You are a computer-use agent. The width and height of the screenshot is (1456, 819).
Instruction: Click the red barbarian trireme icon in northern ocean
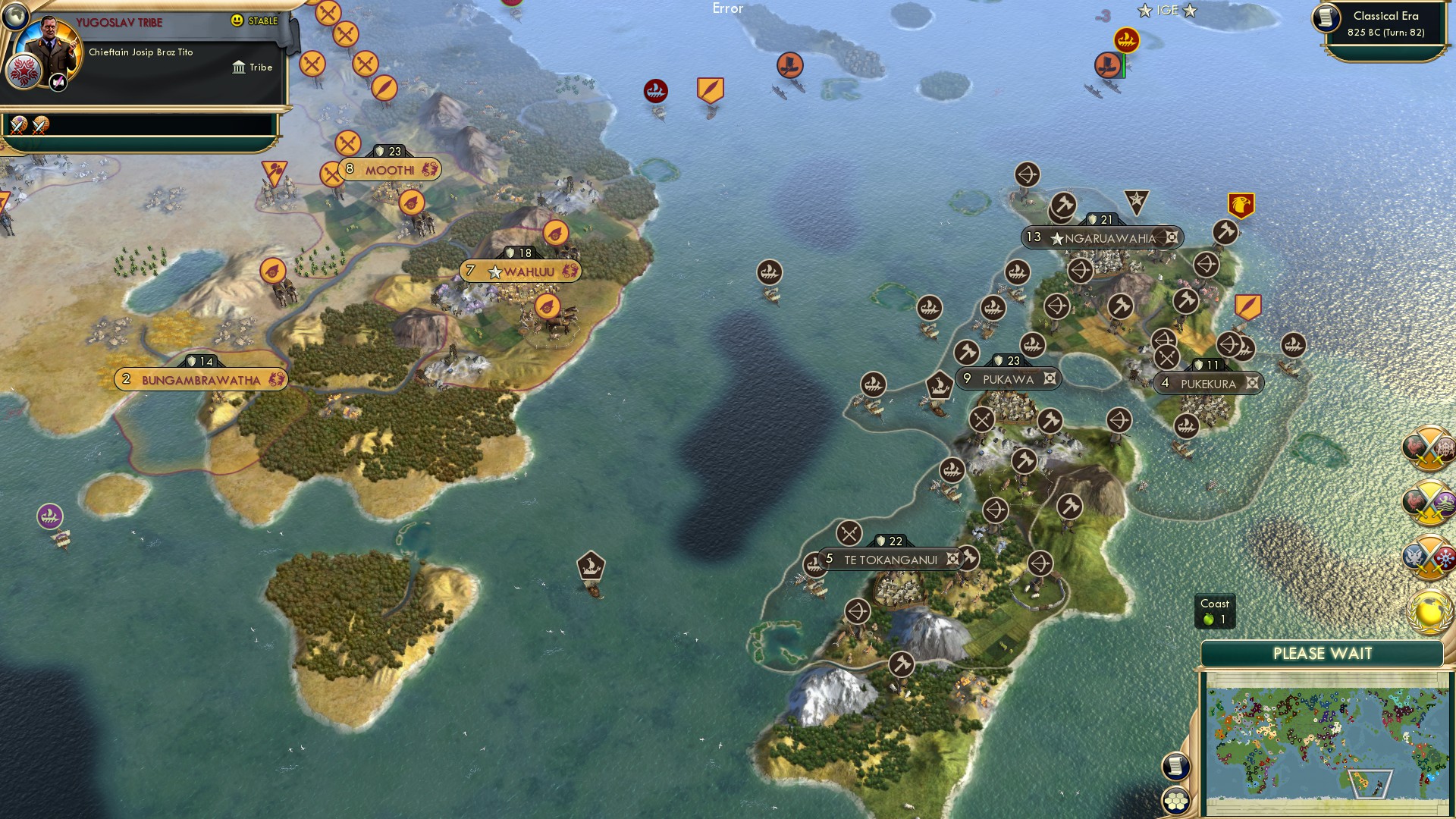[655, 90]
